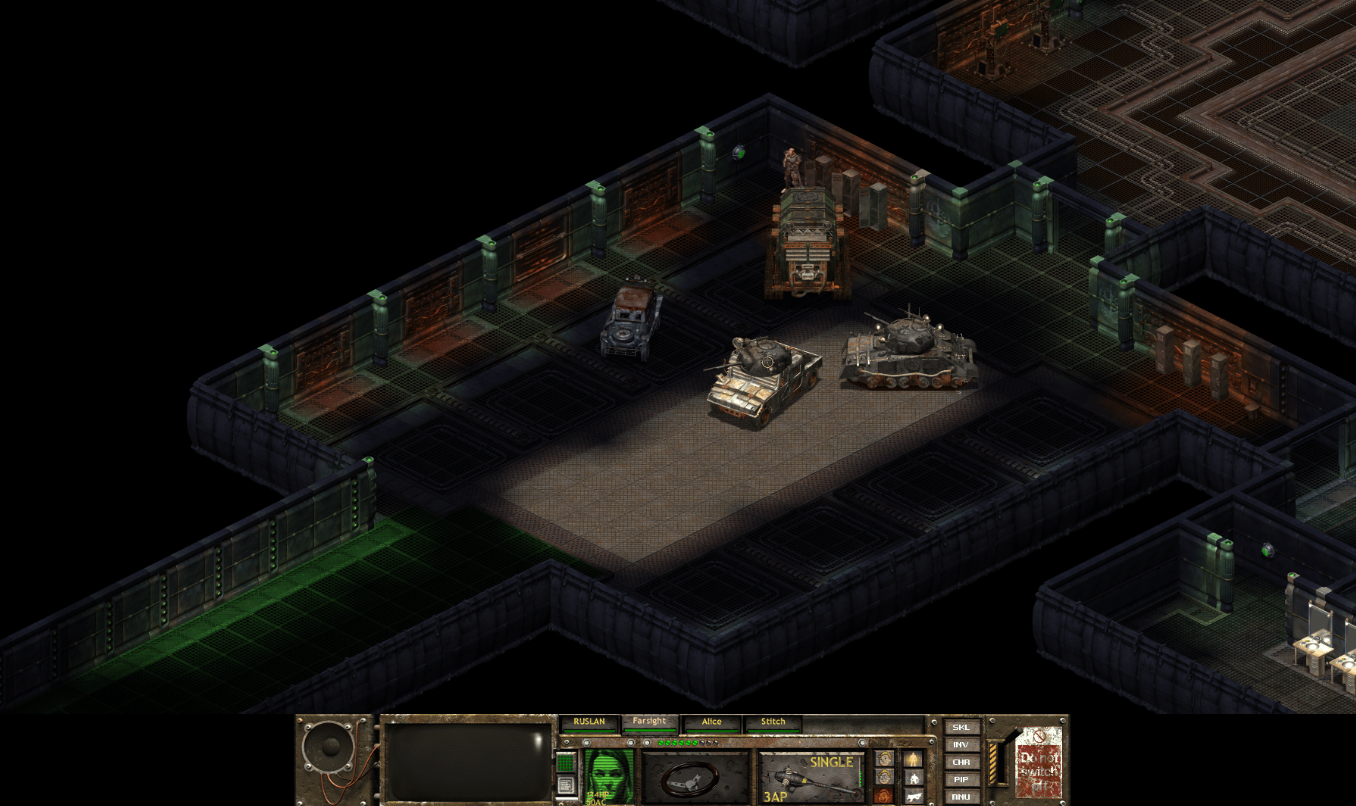Click the green grid icon beside the portrait
Screen dimensions: 1356x806
tap(564, 760)
